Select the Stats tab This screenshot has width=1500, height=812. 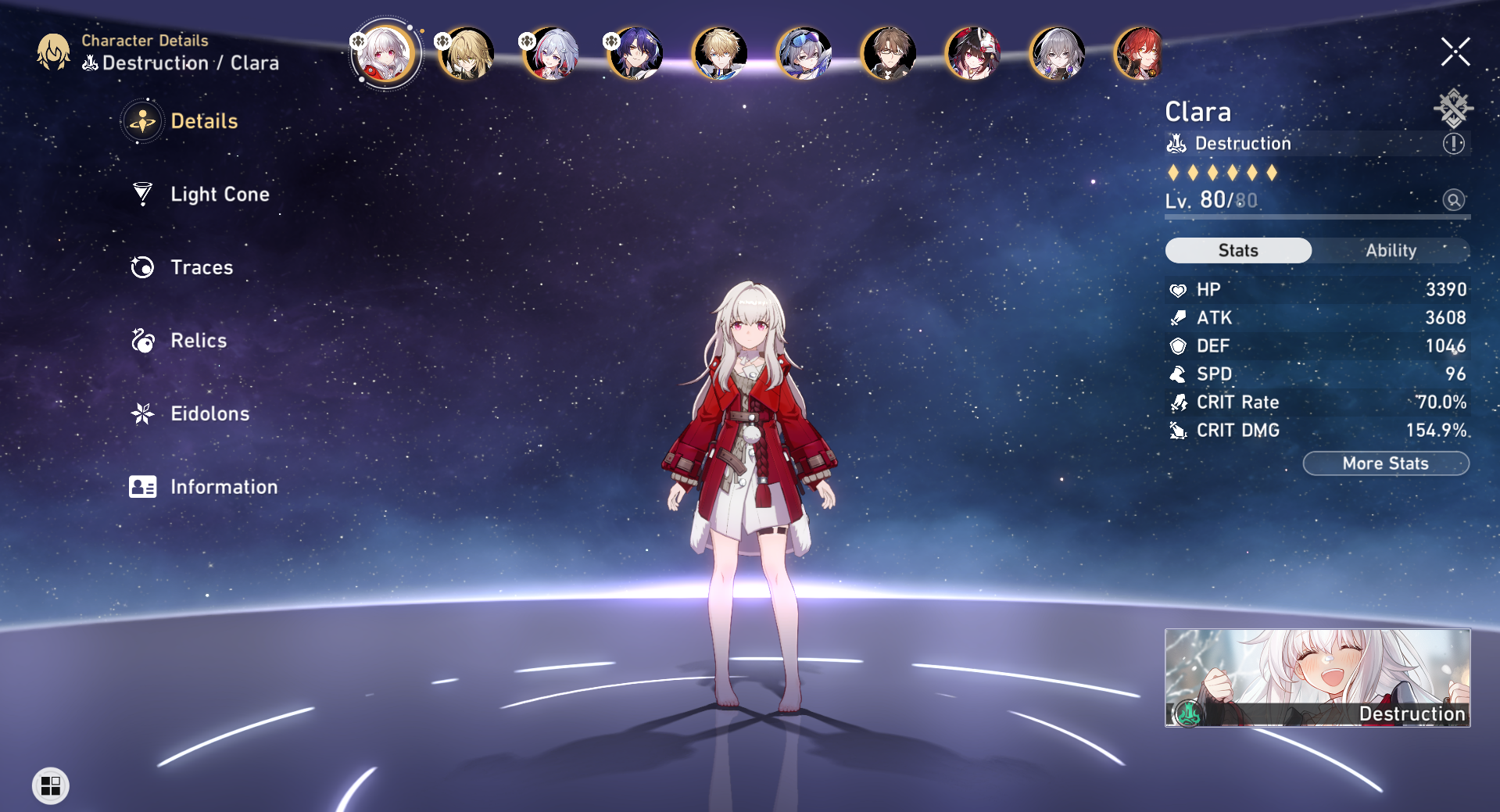tap(1238, 251)
